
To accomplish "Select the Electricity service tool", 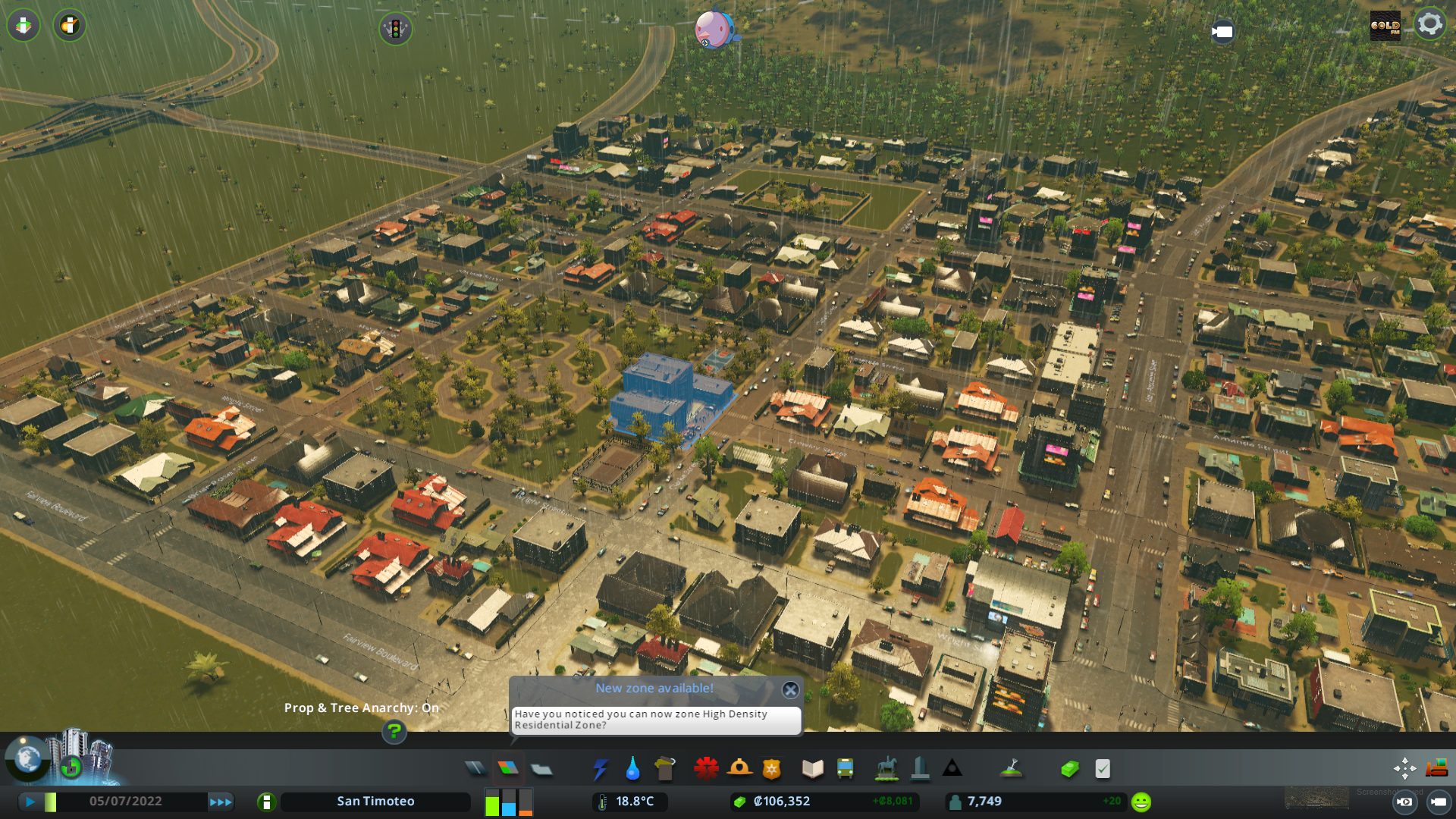I will [x=601, y=768].
